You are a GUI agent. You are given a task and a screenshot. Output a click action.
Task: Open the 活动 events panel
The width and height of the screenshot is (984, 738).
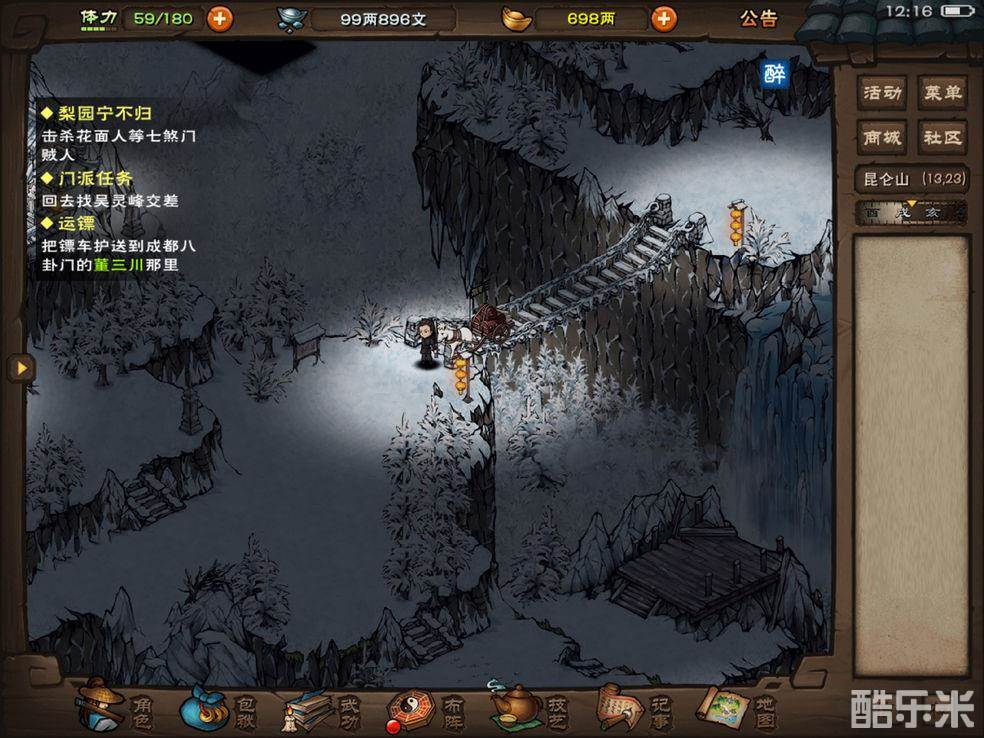pyautogui.click(x=883, y=93)
